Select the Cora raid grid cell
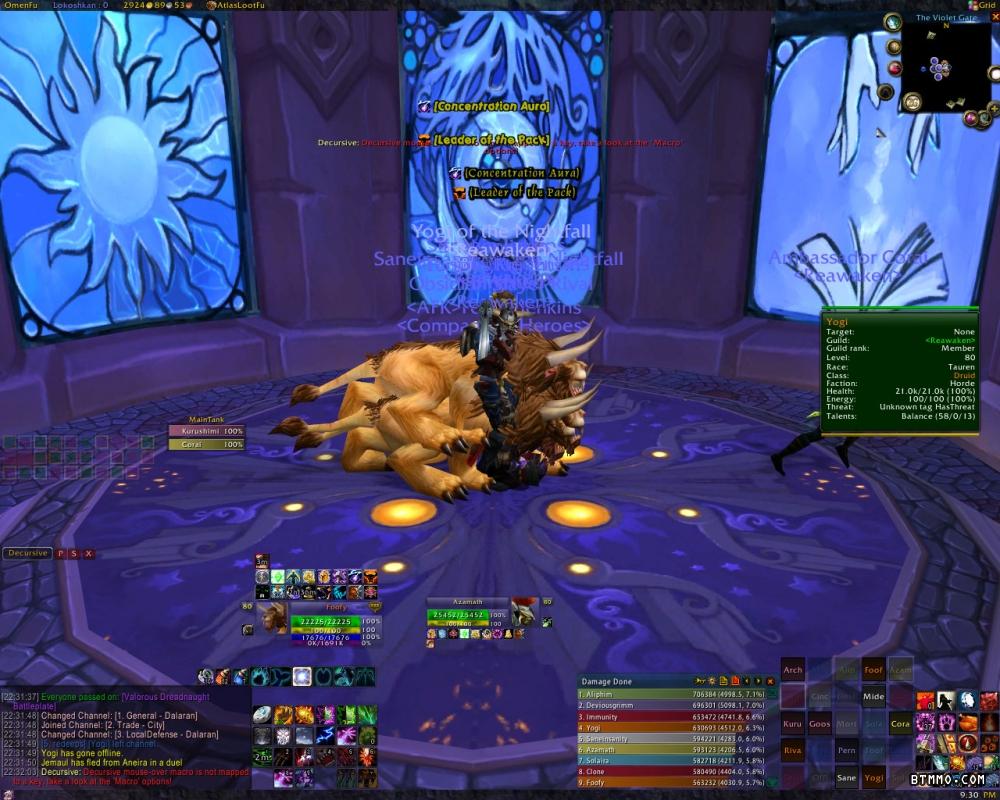 point(901,723)
